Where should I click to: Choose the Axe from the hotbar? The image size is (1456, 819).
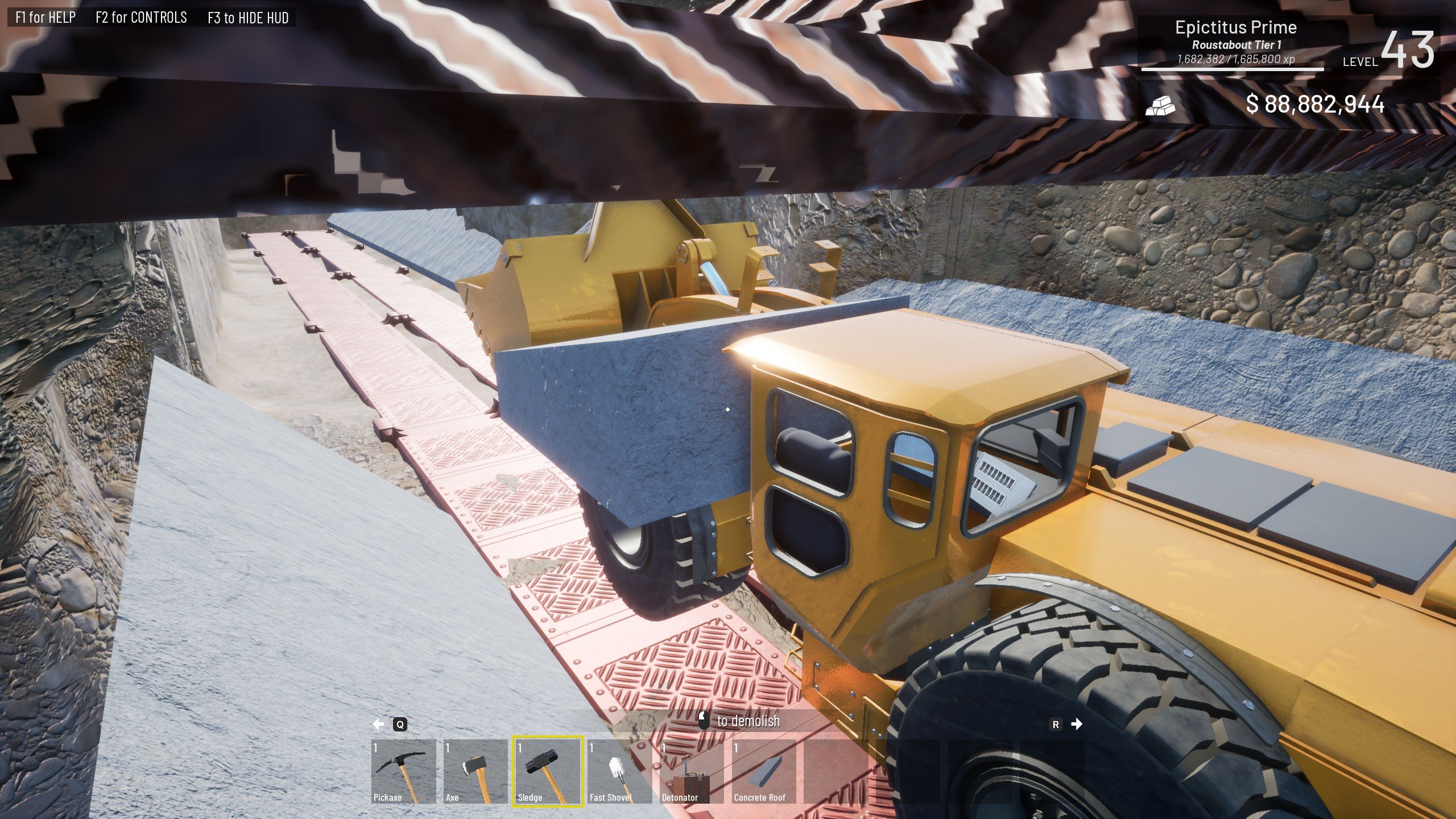click(475, 771)
